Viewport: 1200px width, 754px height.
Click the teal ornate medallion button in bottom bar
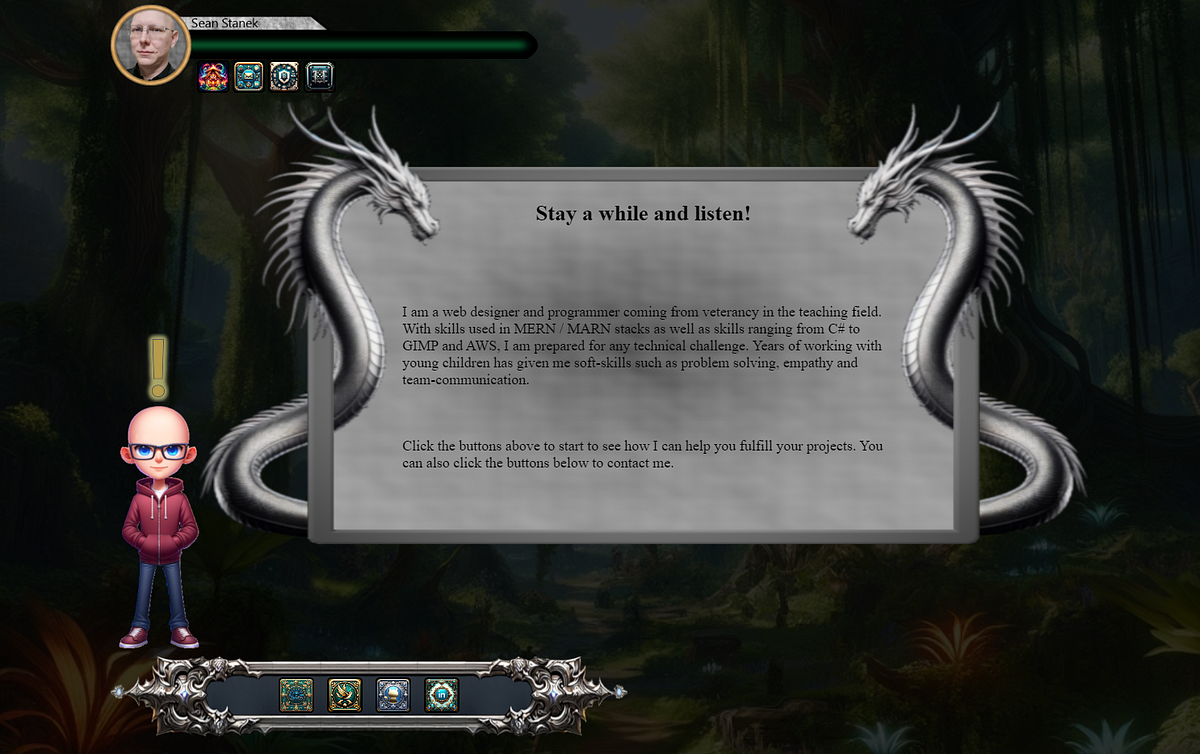coord(296,695)
